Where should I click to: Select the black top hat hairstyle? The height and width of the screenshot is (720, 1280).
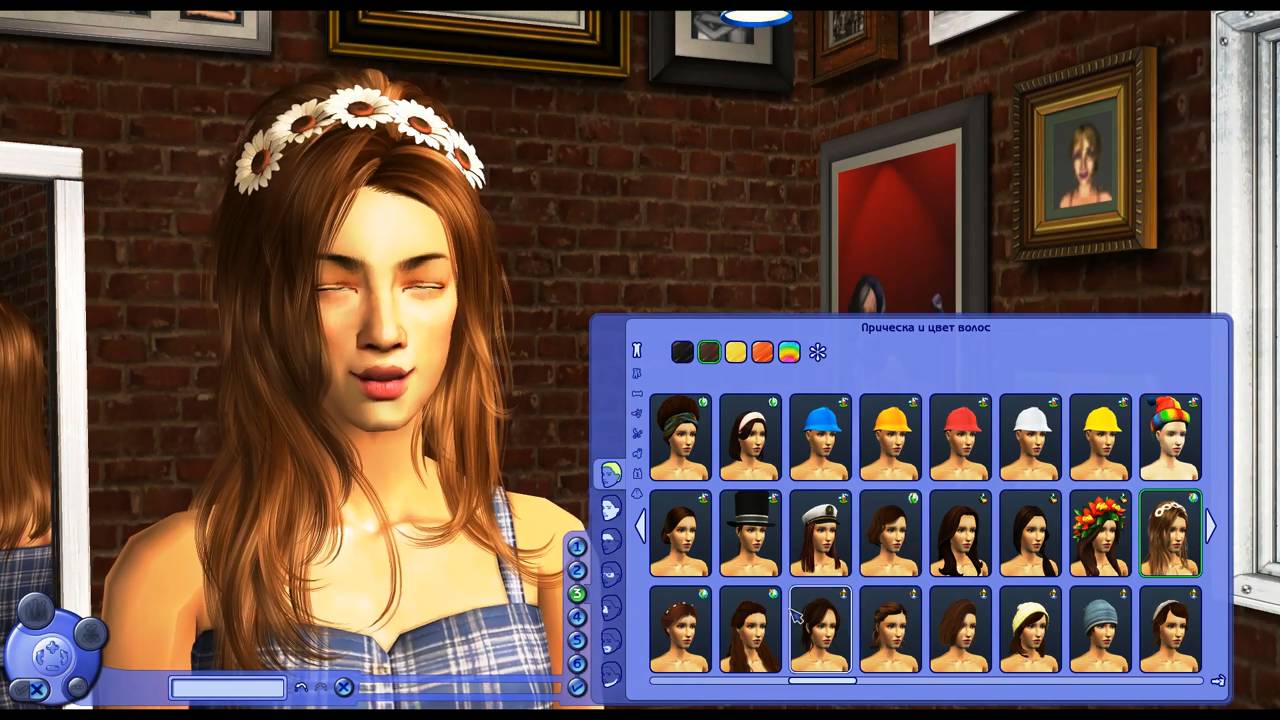(x=750, y=533)
